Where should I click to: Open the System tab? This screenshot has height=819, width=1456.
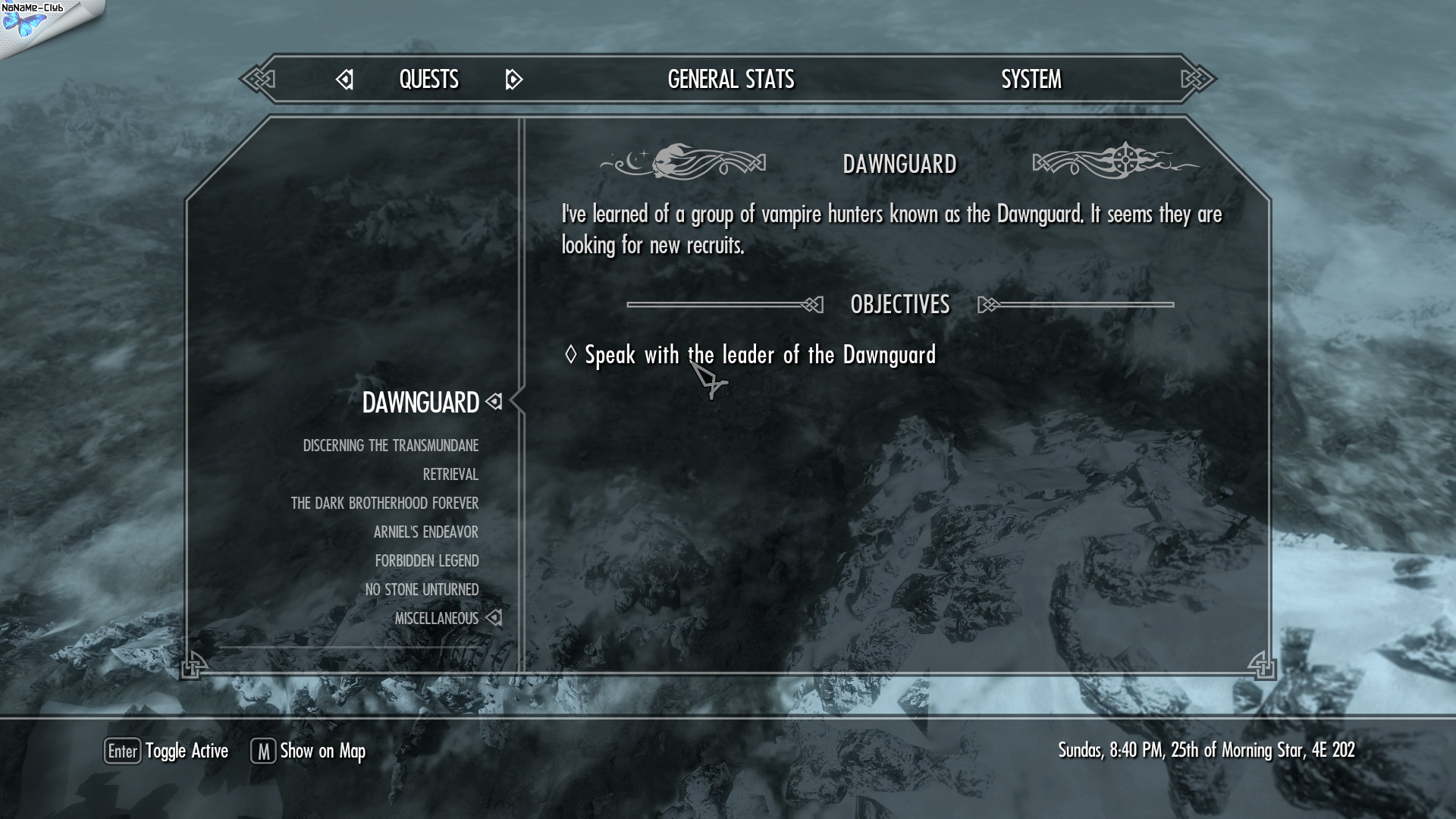(x=1031, y=80)
